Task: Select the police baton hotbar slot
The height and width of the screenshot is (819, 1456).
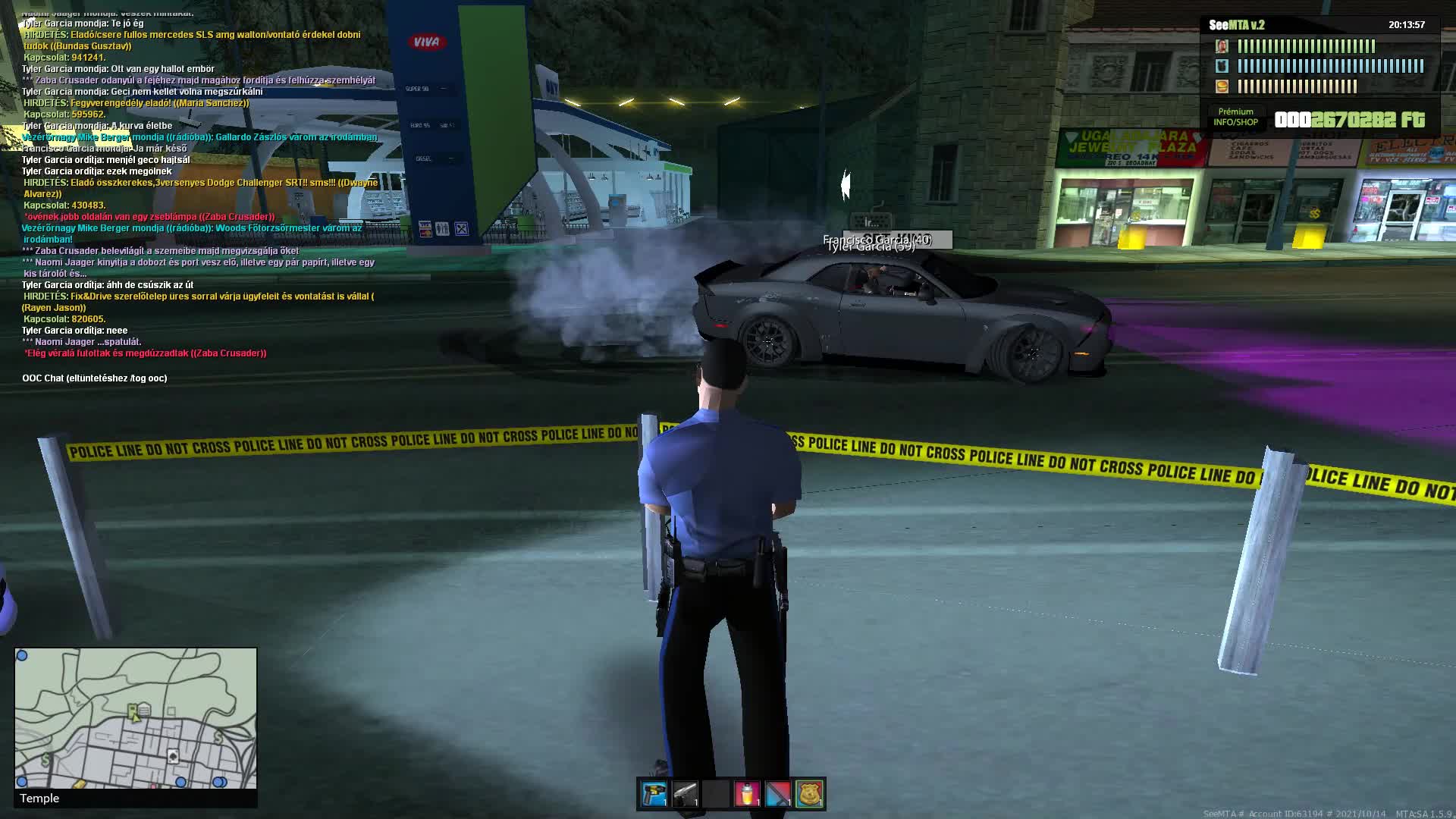Action: (x=778, y=794)
